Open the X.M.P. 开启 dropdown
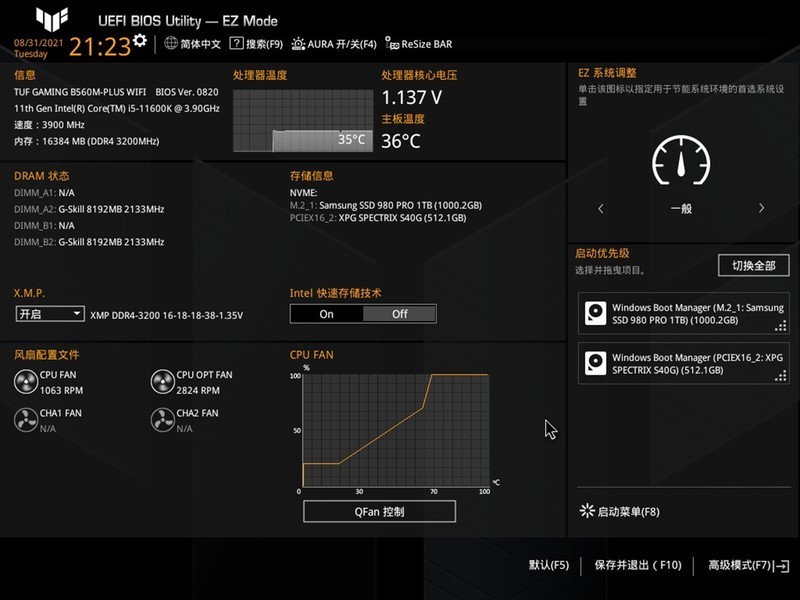This screenshot has height=600, width=800. pyautogui.click(x=50, y=314)
